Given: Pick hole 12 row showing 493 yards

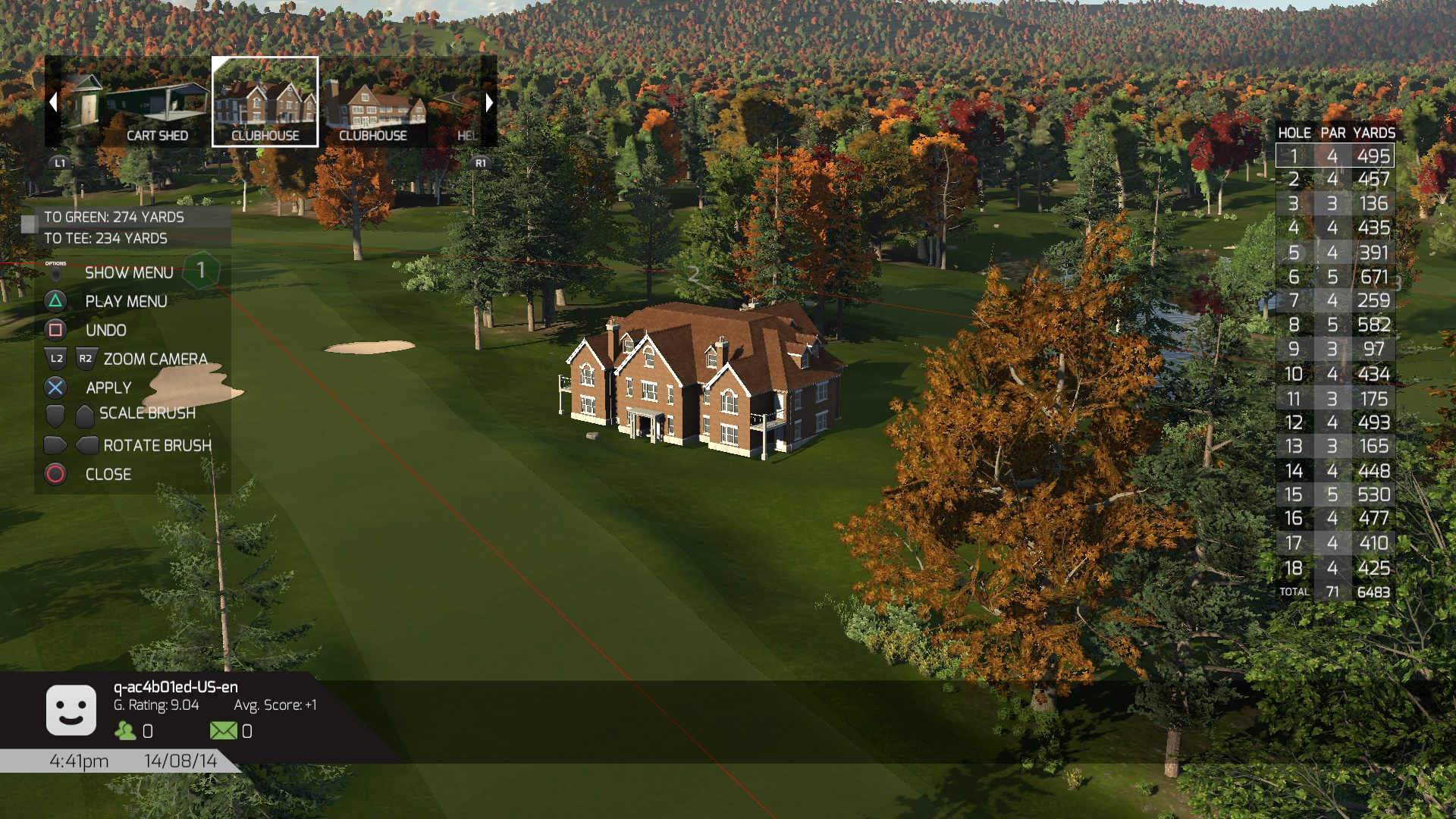Looking at the screenshot, I should point(1335,422).
